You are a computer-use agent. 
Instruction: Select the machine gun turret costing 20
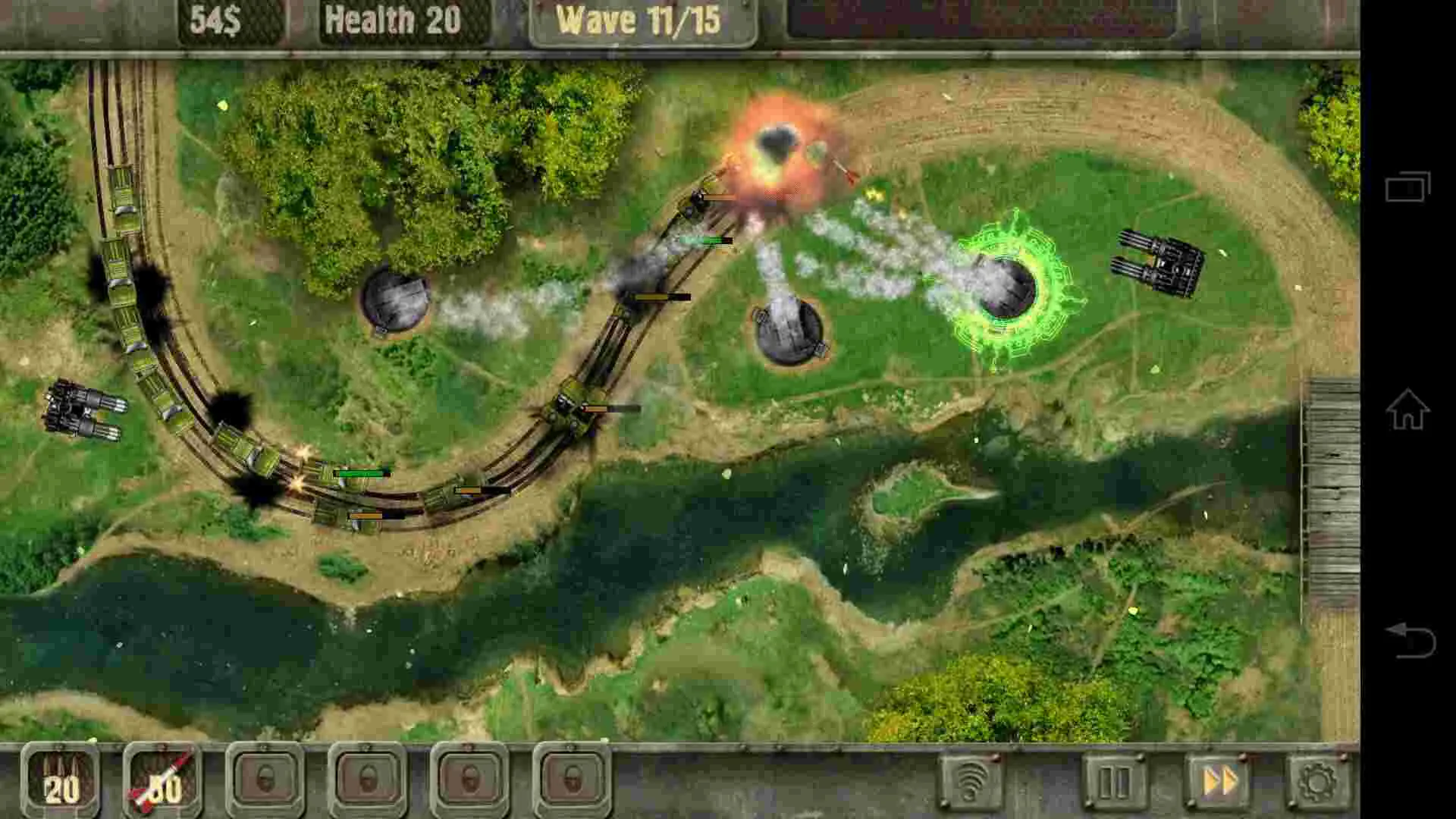pyautogui.click(x=61, y=786)
